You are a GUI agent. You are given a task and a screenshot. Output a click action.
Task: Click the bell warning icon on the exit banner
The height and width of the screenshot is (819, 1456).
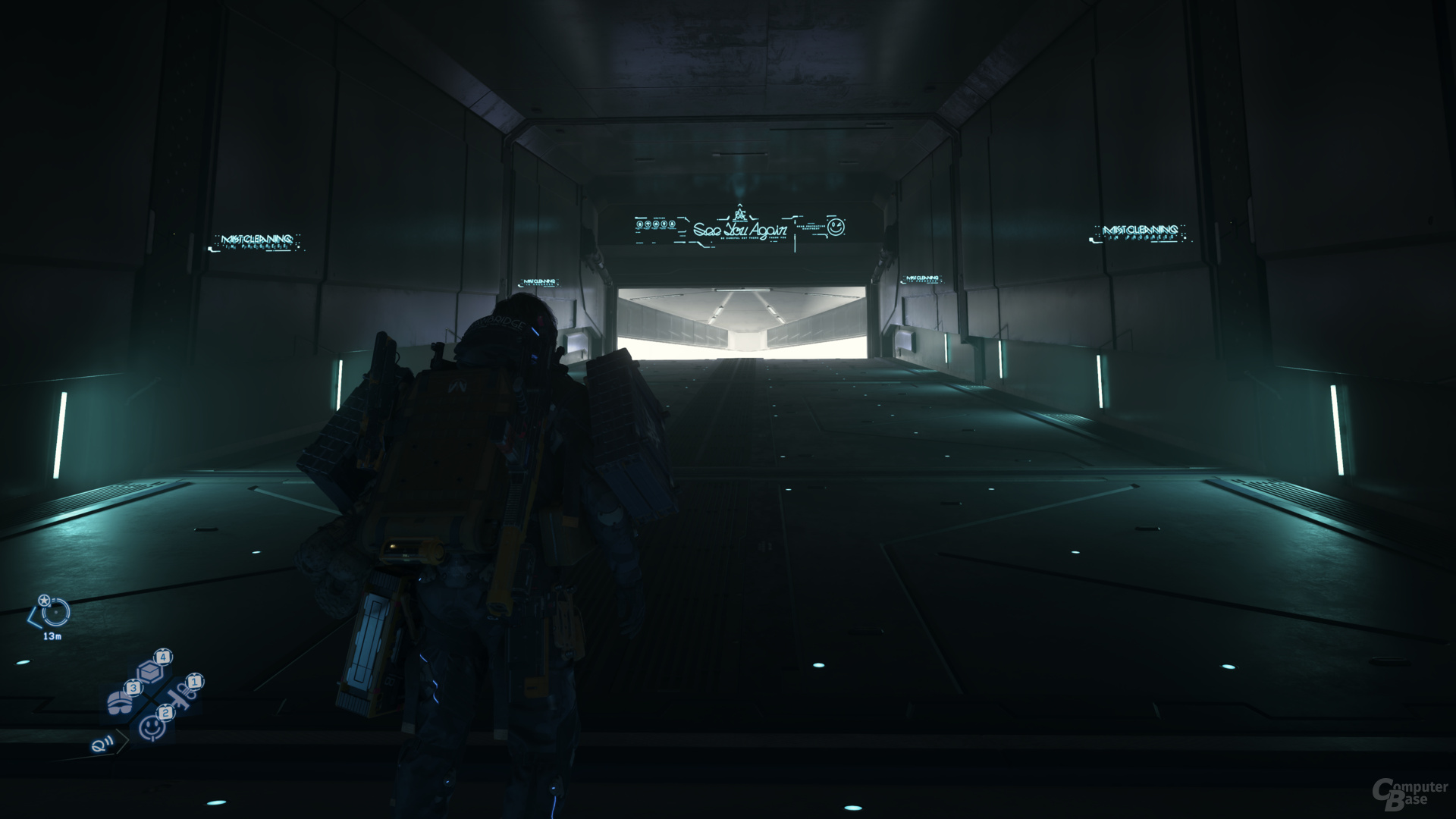672,224
